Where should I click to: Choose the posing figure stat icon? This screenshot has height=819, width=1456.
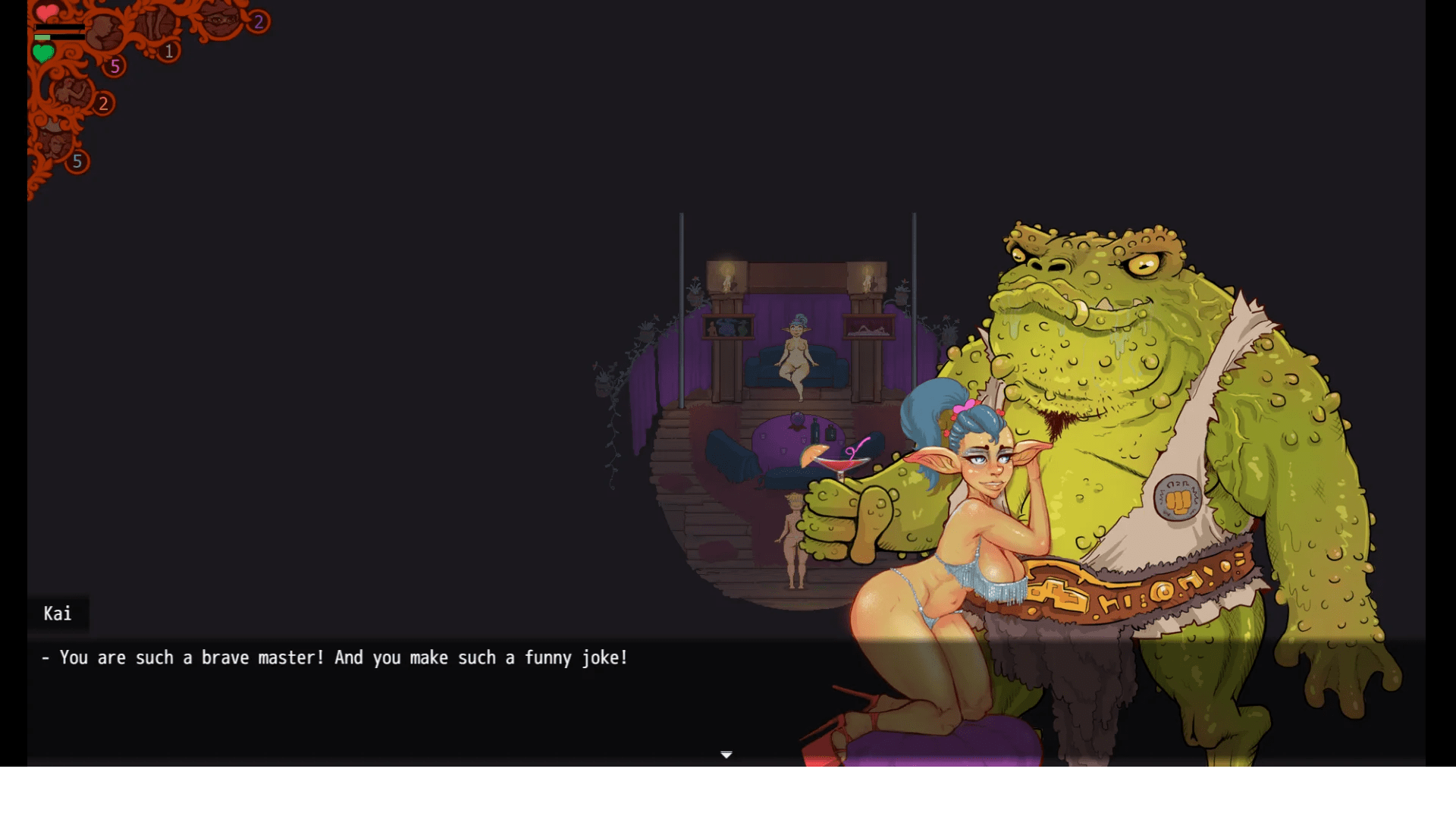tap(71, 93)
